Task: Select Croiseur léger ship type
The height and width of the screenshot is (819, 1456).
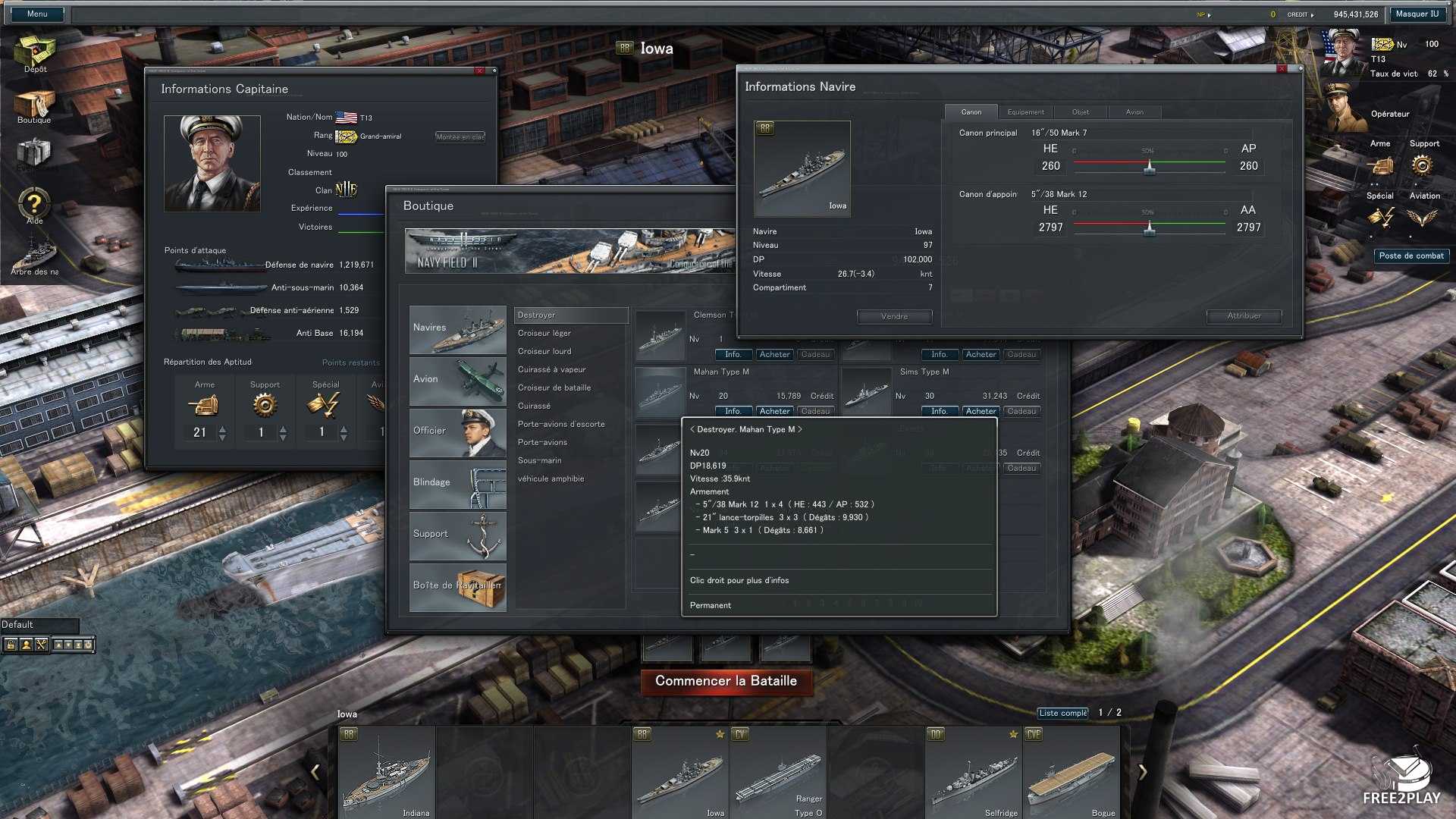Action: (544, 333)
